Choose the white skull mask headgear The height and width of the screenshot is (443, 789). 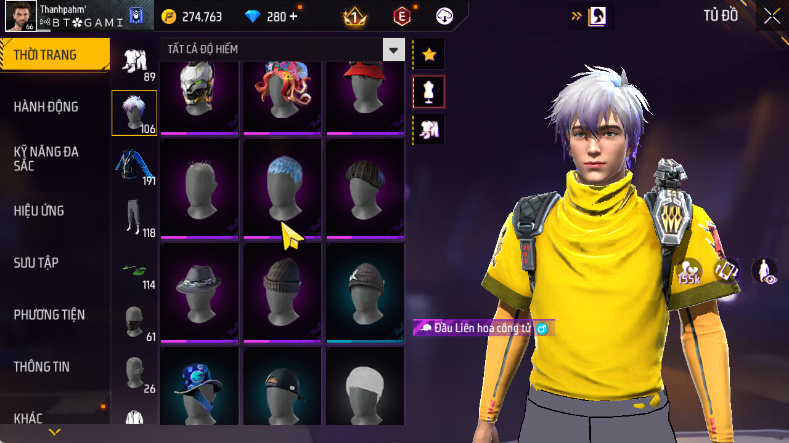[199, 90]
